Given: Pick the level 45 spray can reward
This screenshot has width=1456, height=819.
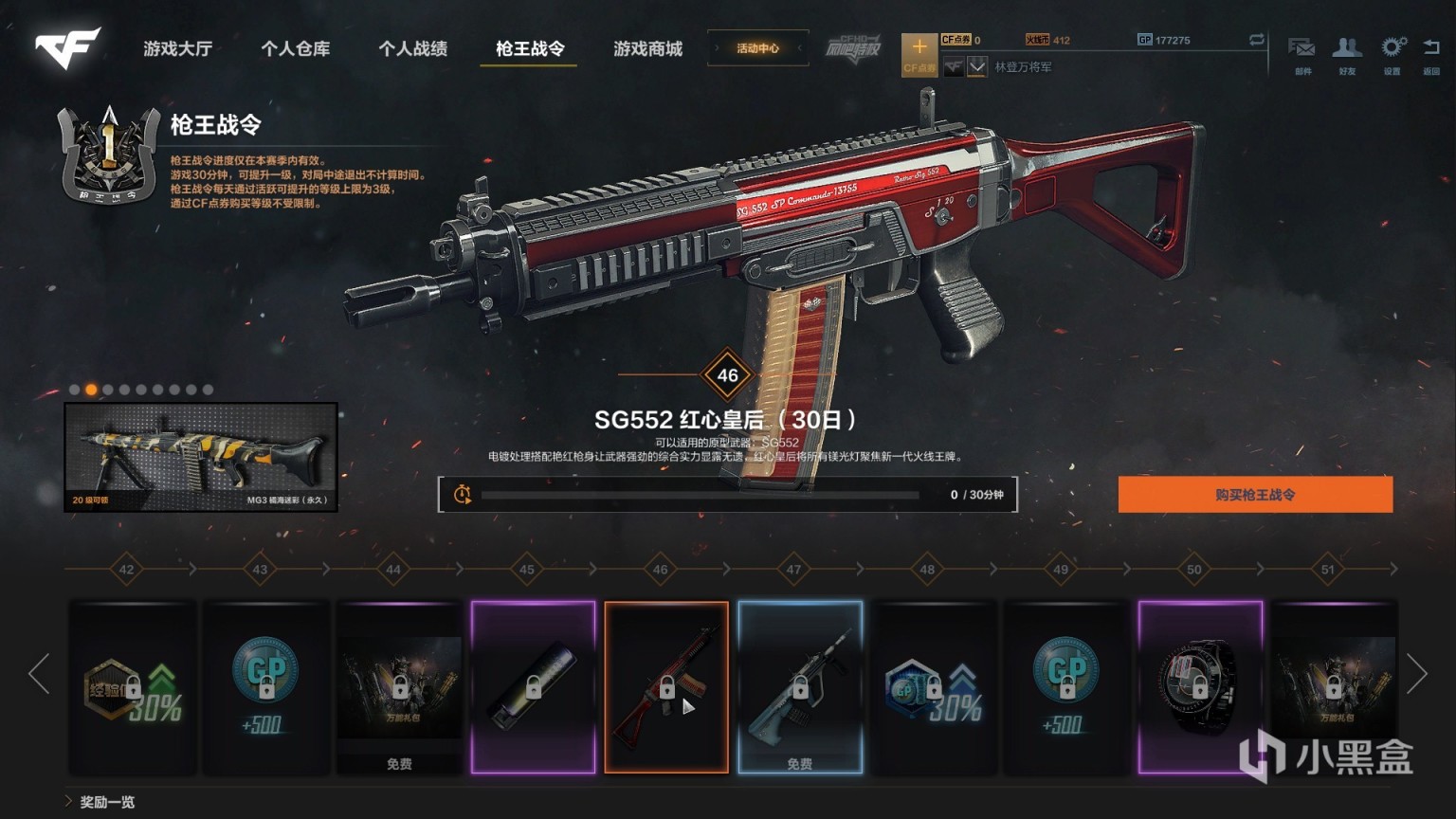Looking at the screenshot, I should (x=533, y=686).
